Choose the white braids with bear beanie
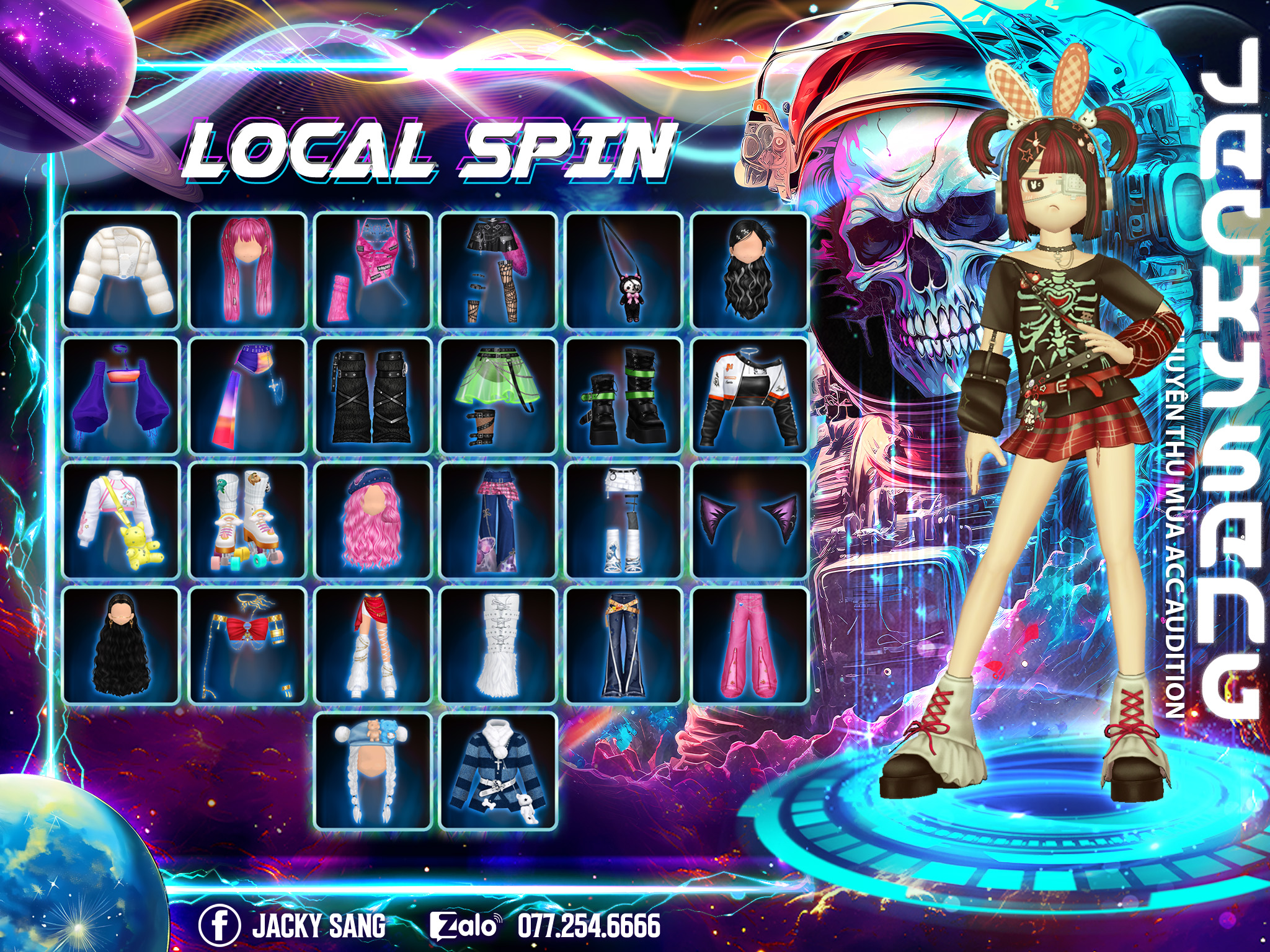This screenshot has height=952, width=1270. [x=373, y=772]
